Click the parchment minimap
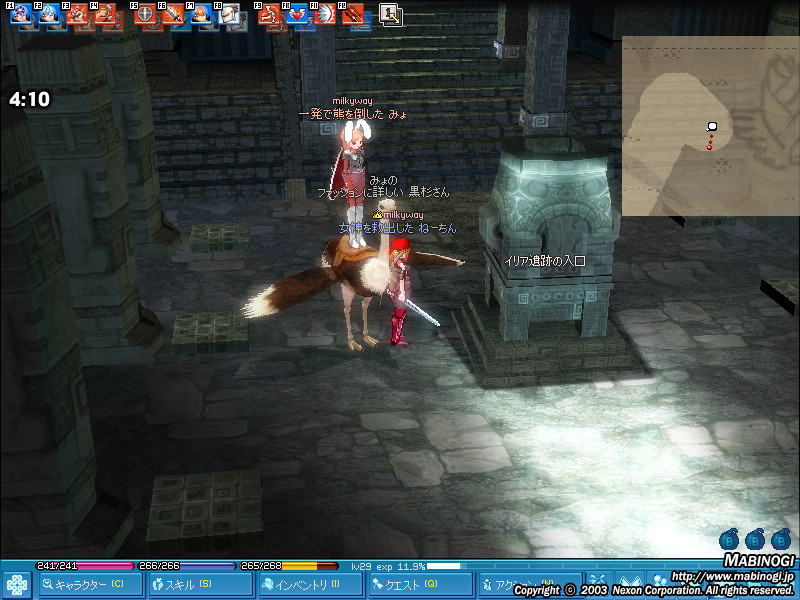Image resolution: width=800 pixels, height=600 pixels. pos(710,126)
